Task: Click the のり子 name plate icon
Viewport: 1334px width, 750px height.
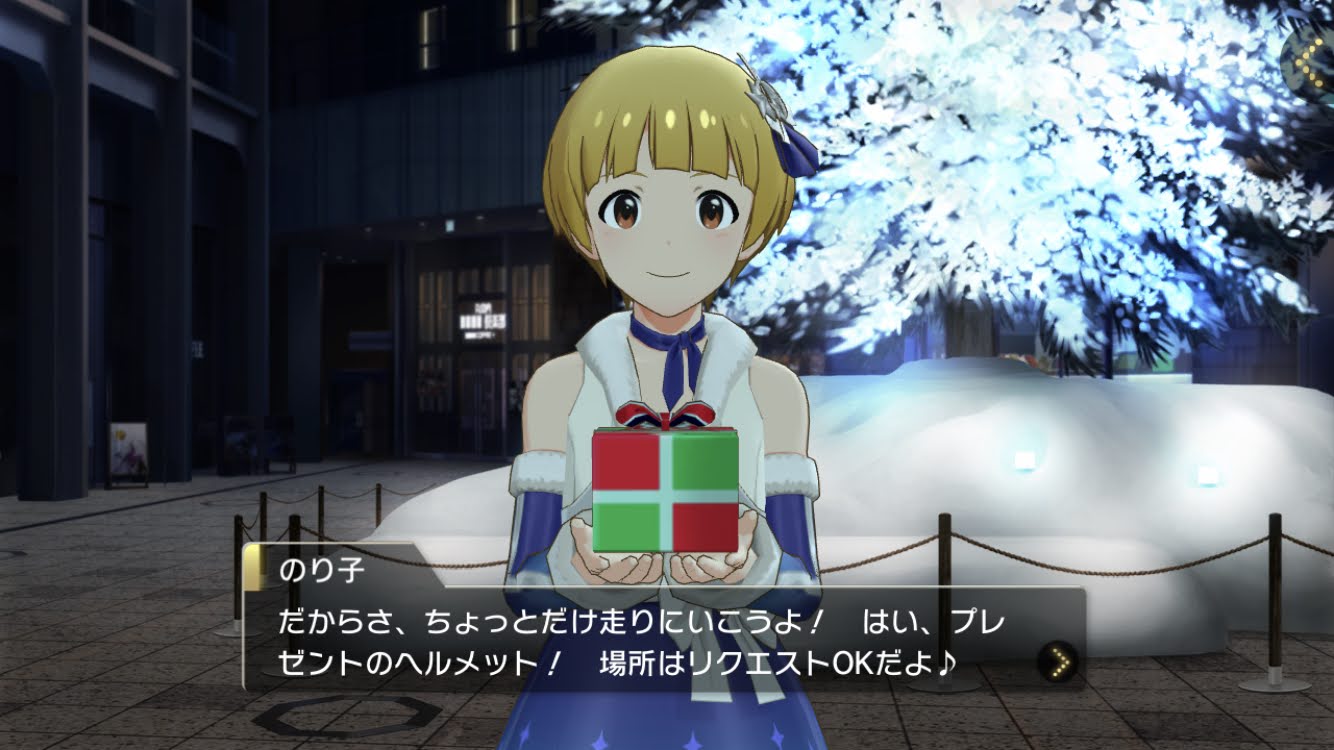Action: pos(252,568)
